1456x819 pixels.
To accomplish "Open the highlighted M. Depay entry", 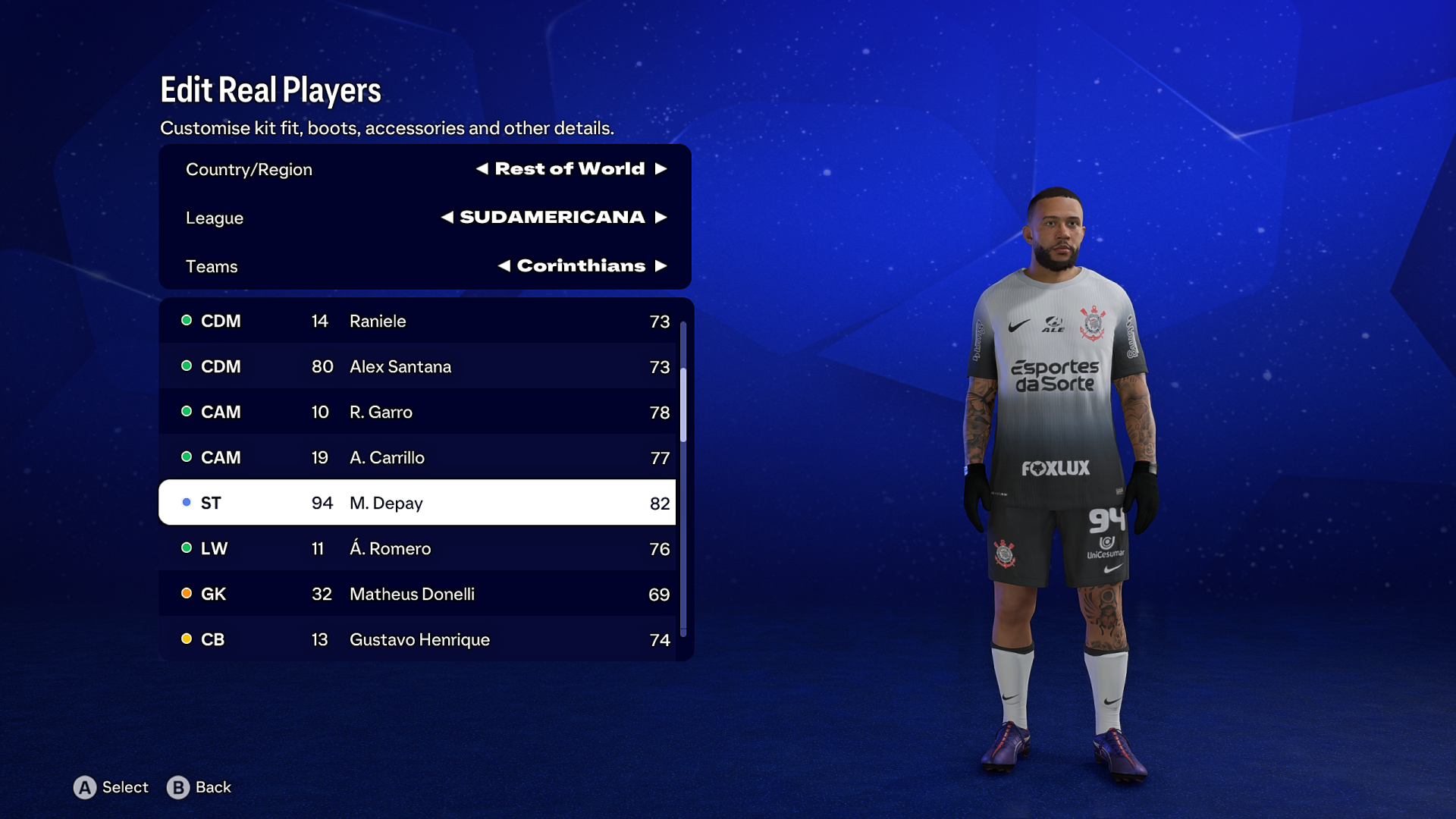I will 417,503.
